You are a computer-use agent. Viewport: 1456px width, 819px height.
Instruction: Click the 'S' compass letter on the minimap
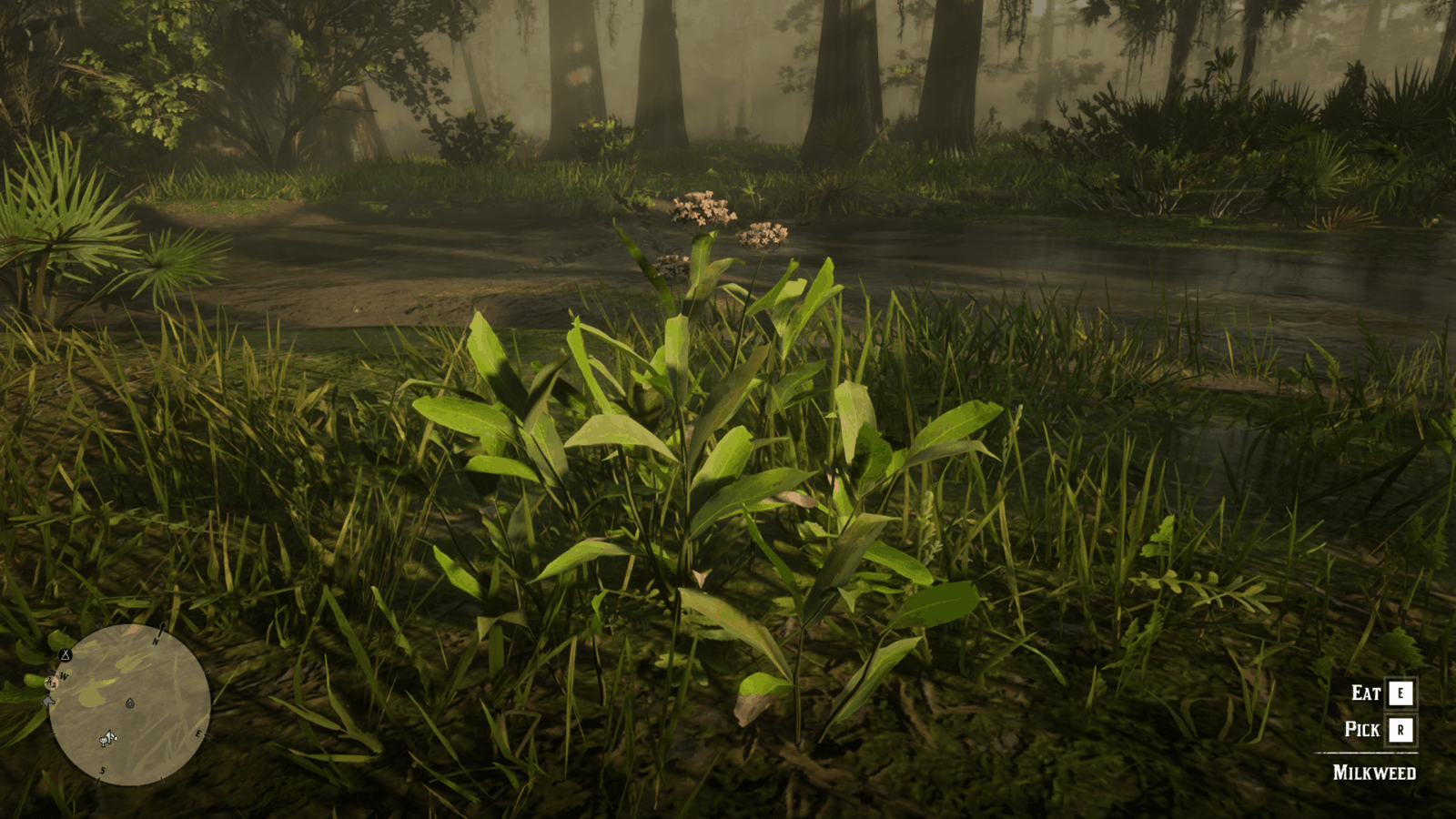(x=102, y=770)
